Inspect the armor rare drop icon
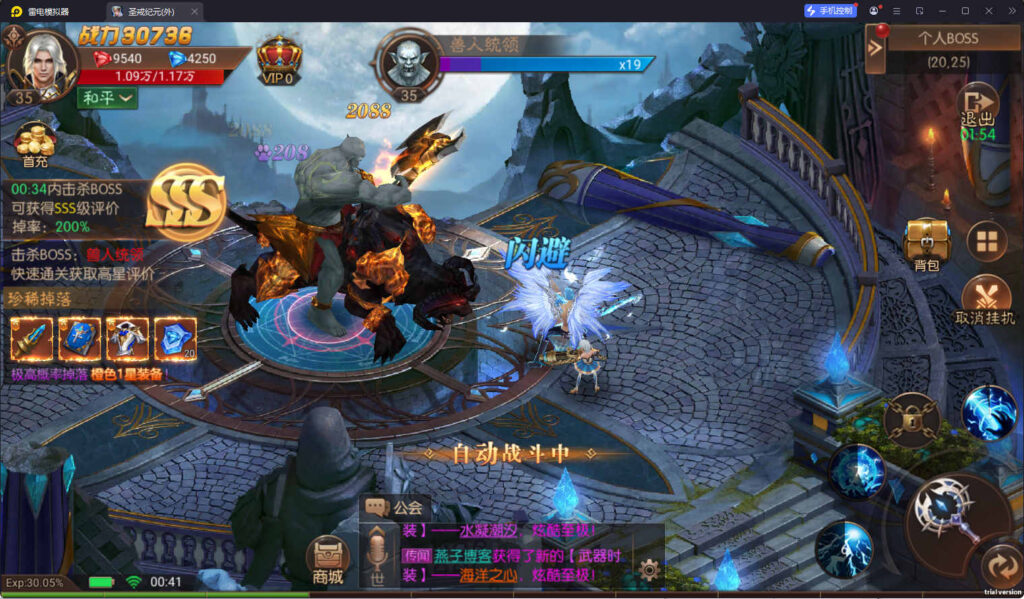1024x599 pixels. (x=127, y=339)
